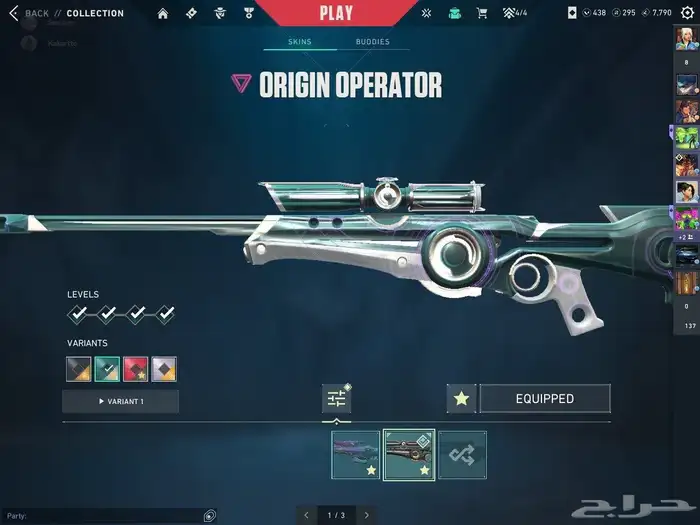Click the Equipped button

tap(545, 399)
